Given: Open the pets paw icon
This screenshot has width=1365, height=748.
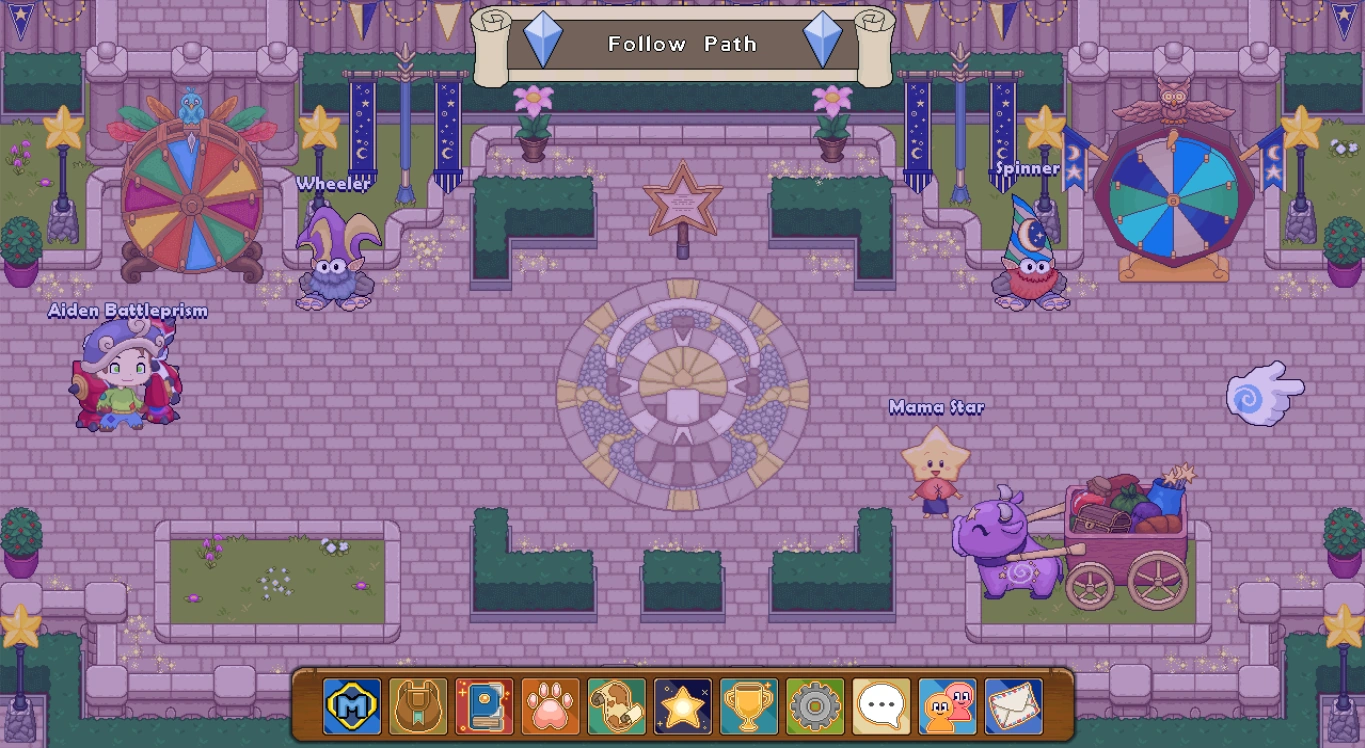Looking at the screenshot, I should 549,705.
